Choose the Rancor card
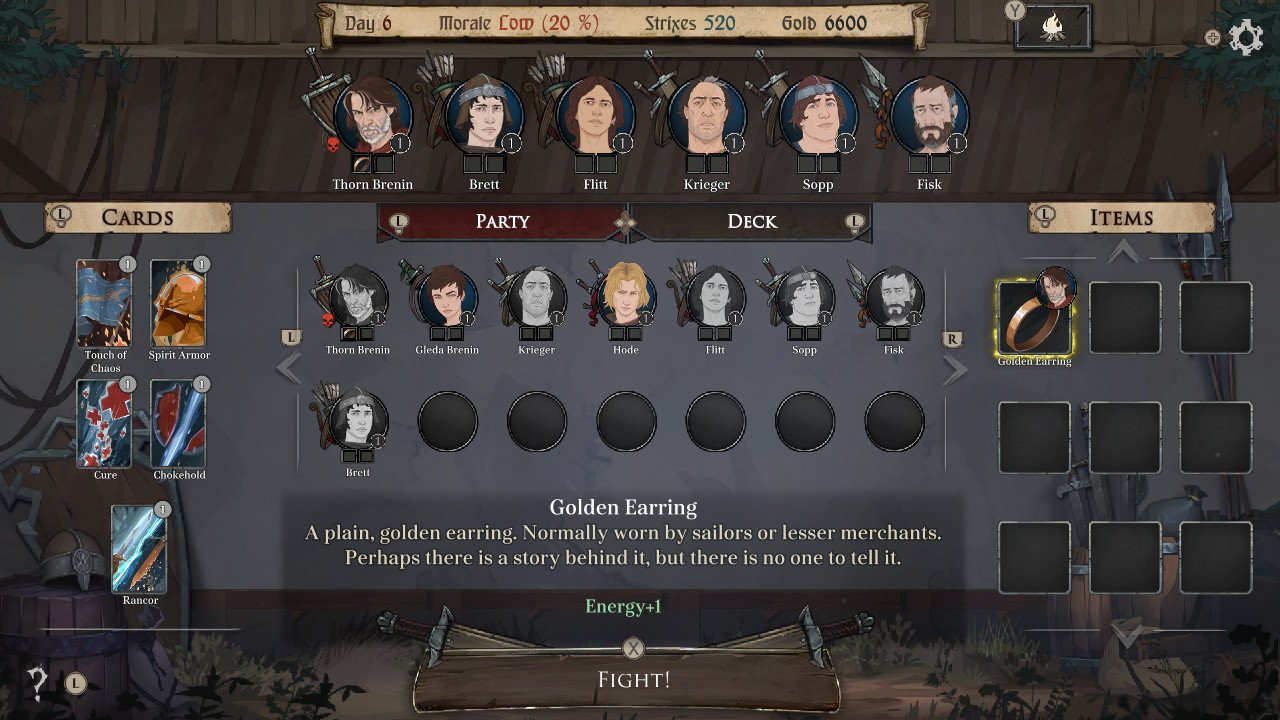Image resolution: width=1280 pixels, height=720 pixels. click(x=140, y=550)
